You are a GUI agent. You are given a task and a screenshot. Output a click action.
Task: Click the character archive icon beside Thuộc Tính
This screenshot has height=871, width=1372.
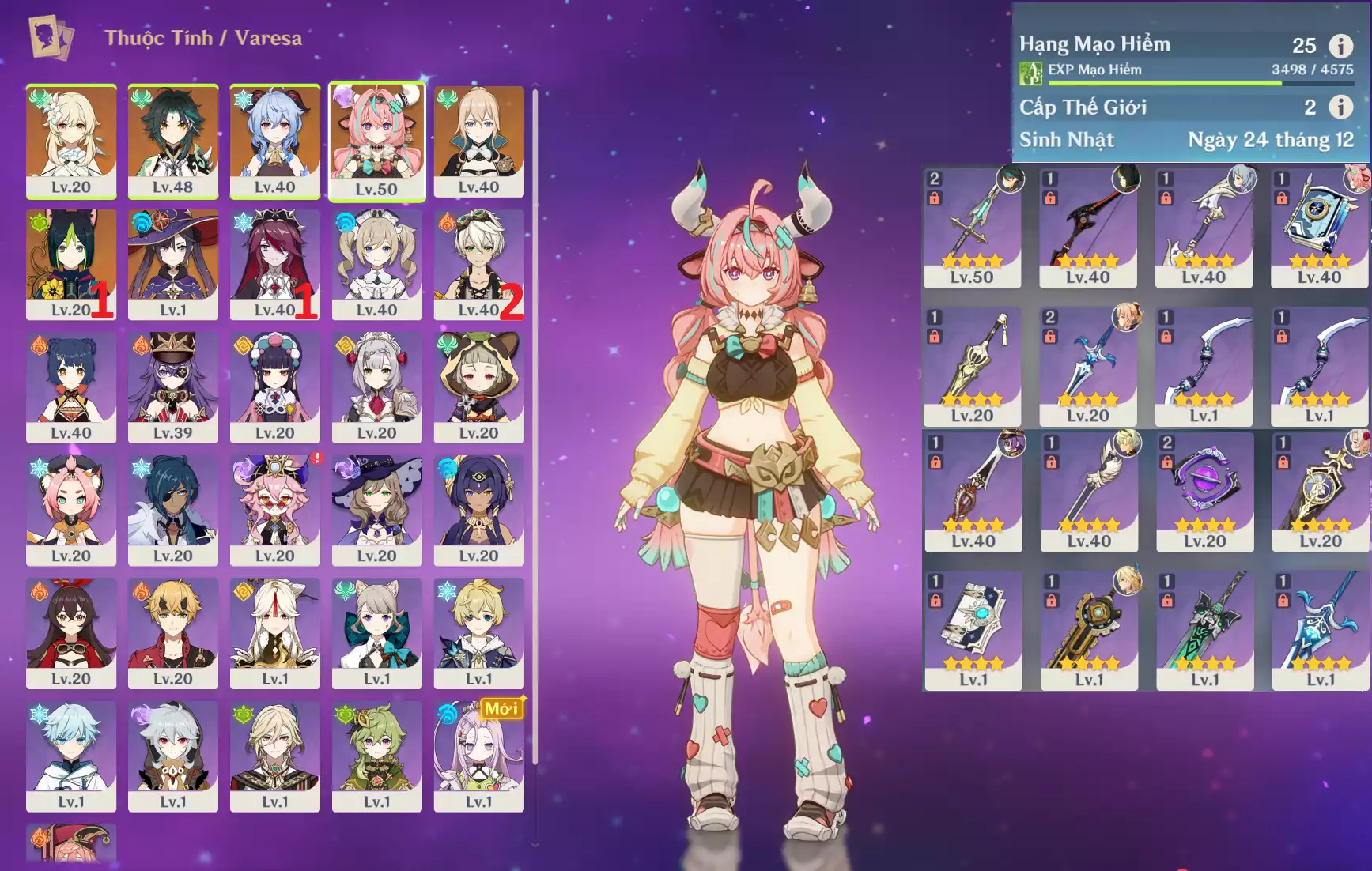51,37
